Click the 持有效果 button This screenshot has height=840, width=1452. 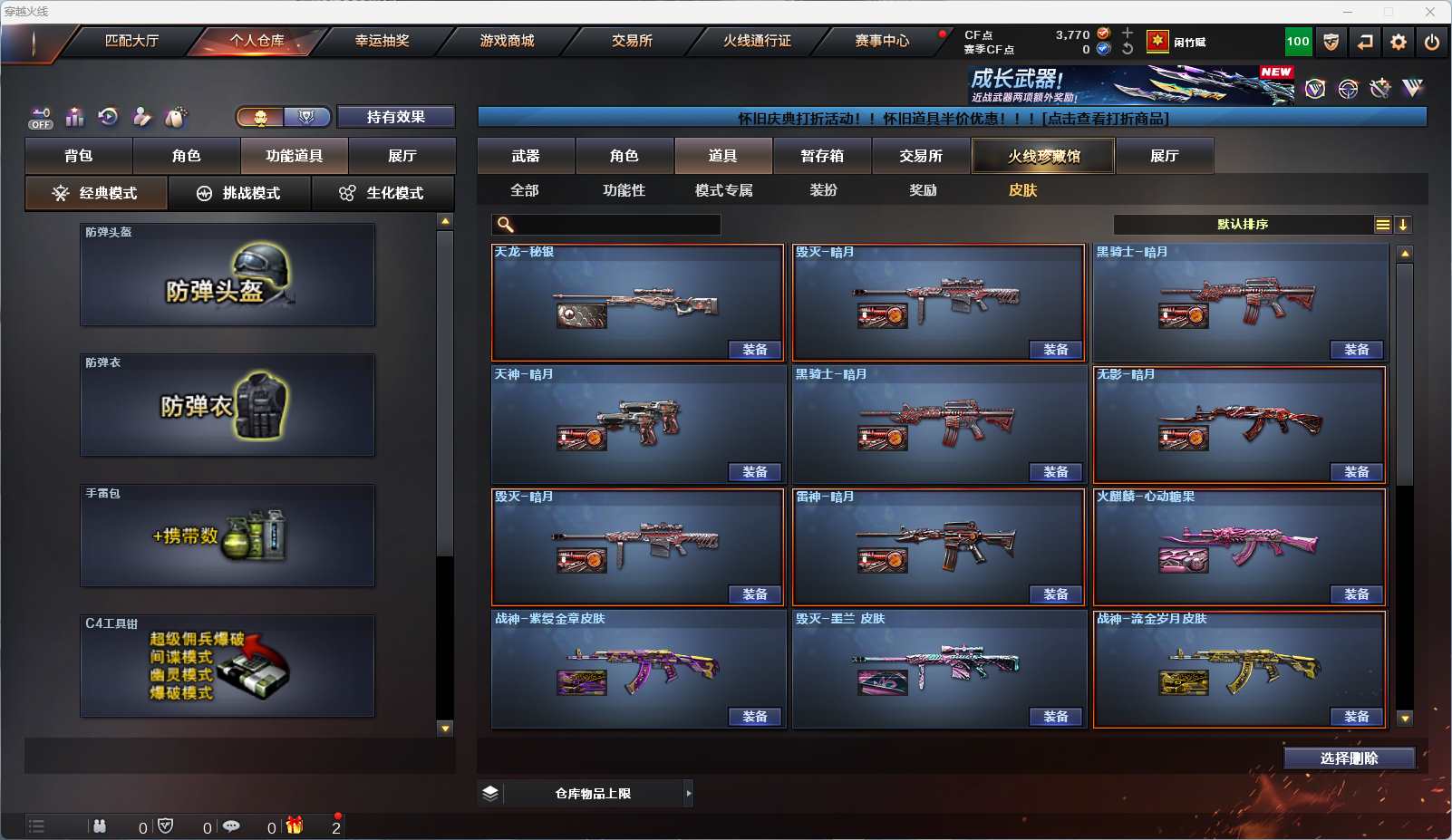(396, 117)
